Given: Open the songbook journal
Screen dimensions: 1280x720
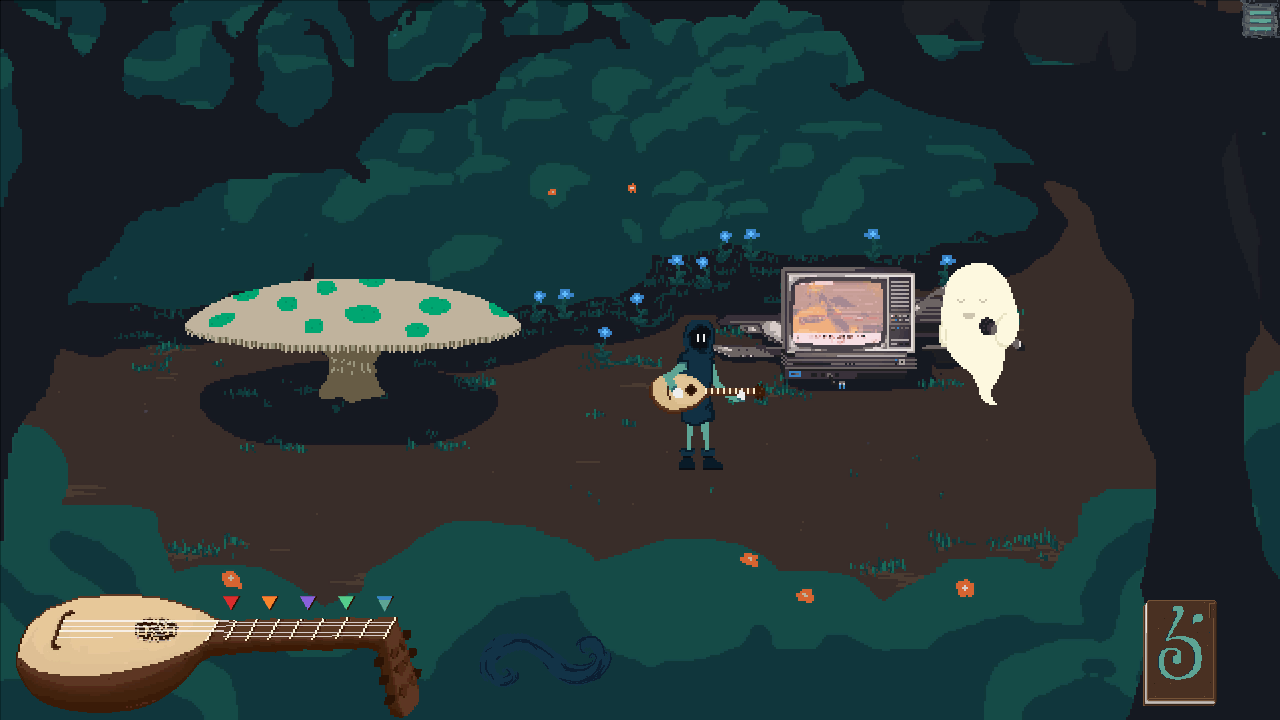Looking at the screenshot, I should 1180,652.
